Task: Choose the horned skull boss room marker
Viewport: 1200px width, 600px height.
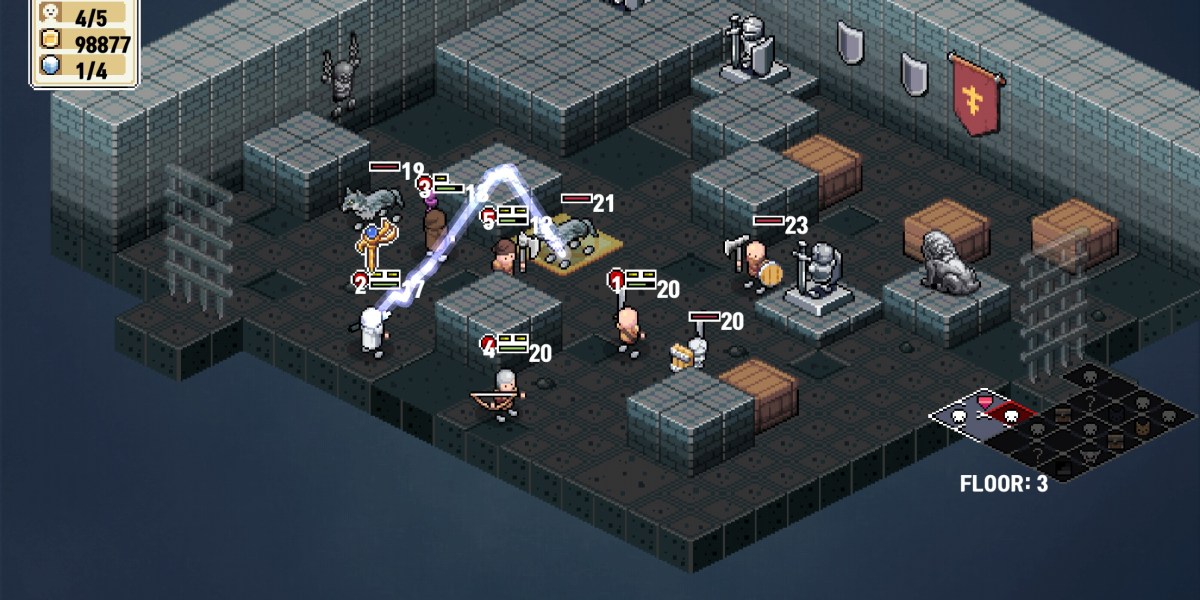Action: click(x=1089, y=453)
